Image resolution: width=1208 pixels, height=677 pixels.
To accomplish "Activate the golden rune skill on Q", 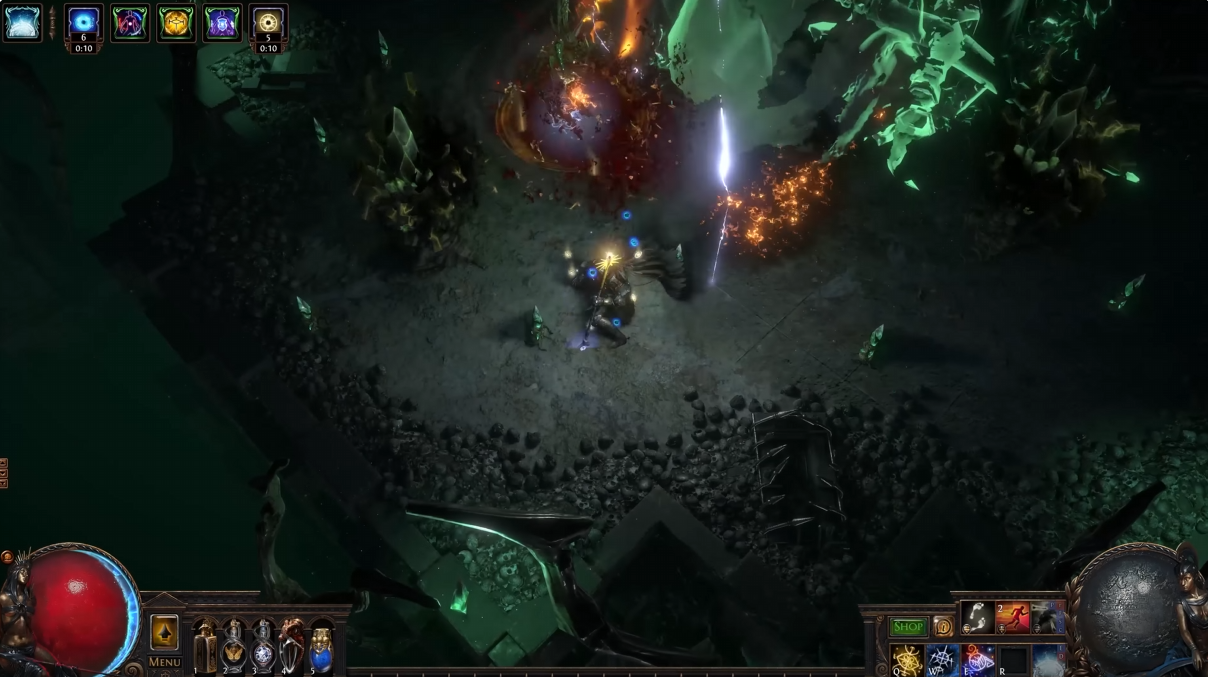I will point(908,660).
